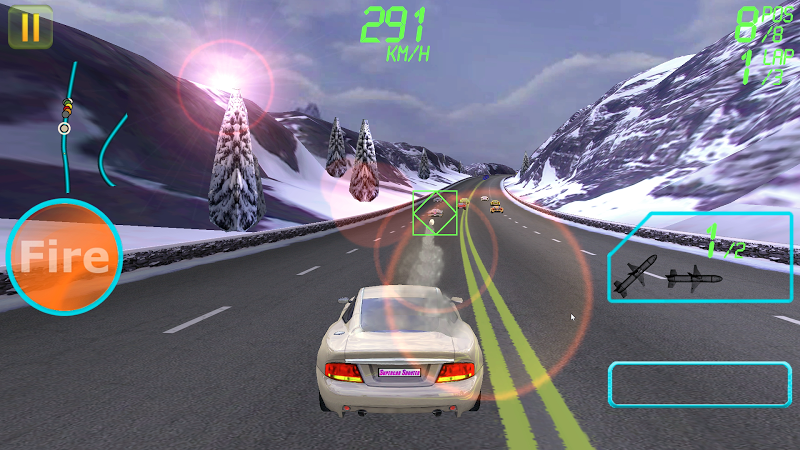Click the track minimap

click(90, 128)
